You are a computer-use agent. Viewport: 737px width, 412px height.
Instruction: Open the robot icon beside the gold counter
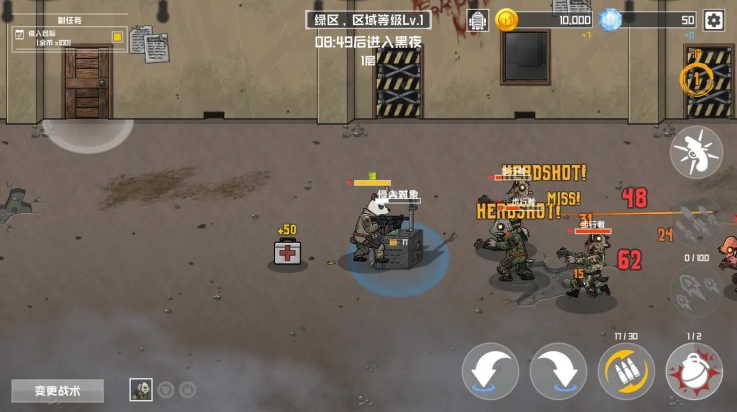(478, 20)
